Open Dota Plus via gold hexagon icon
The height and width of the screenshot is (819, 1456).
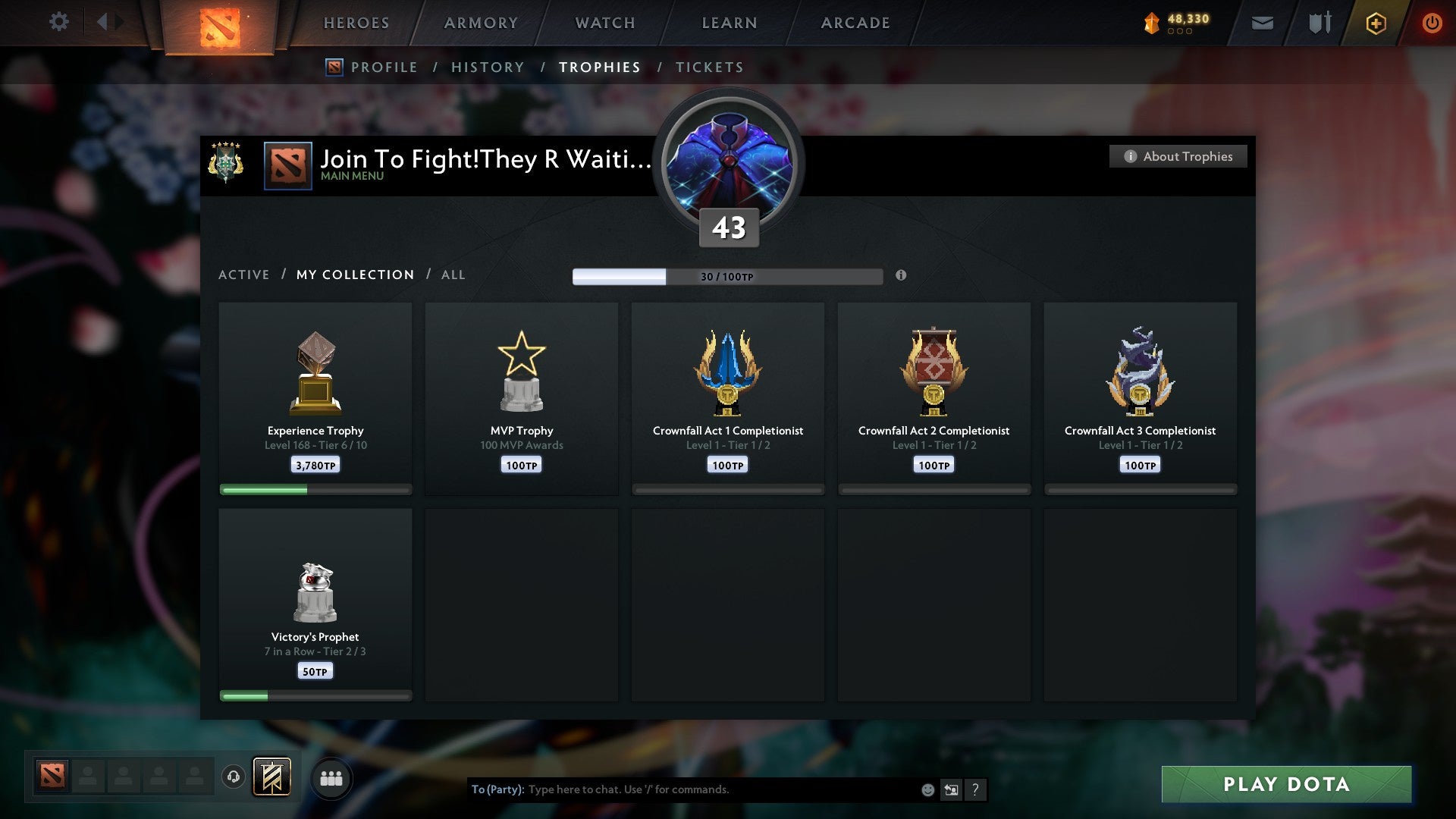pos(1375,23)
